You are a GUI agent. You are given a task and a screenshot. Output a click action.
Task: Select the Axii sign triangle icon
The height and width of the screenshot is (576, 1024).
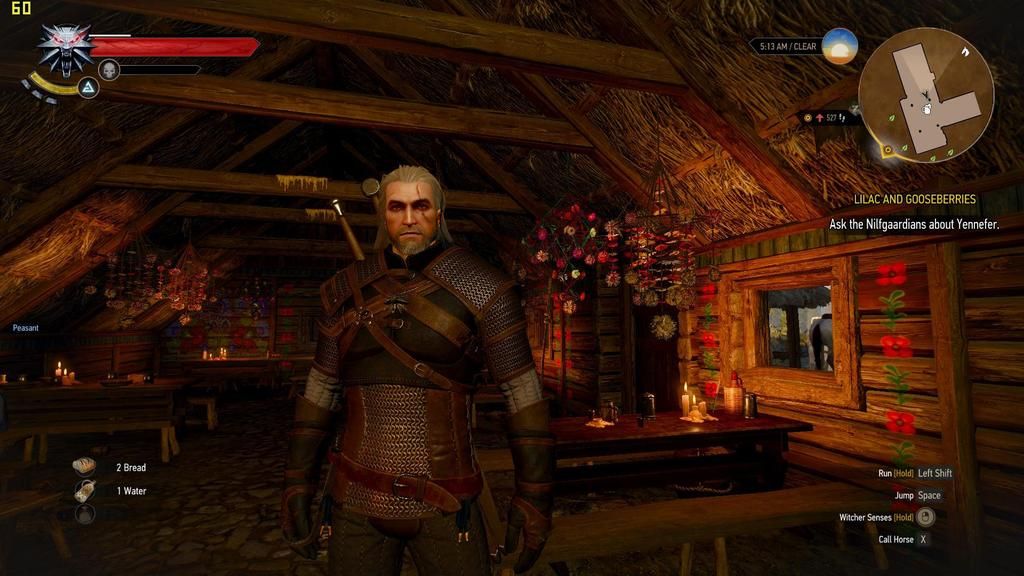89,88
